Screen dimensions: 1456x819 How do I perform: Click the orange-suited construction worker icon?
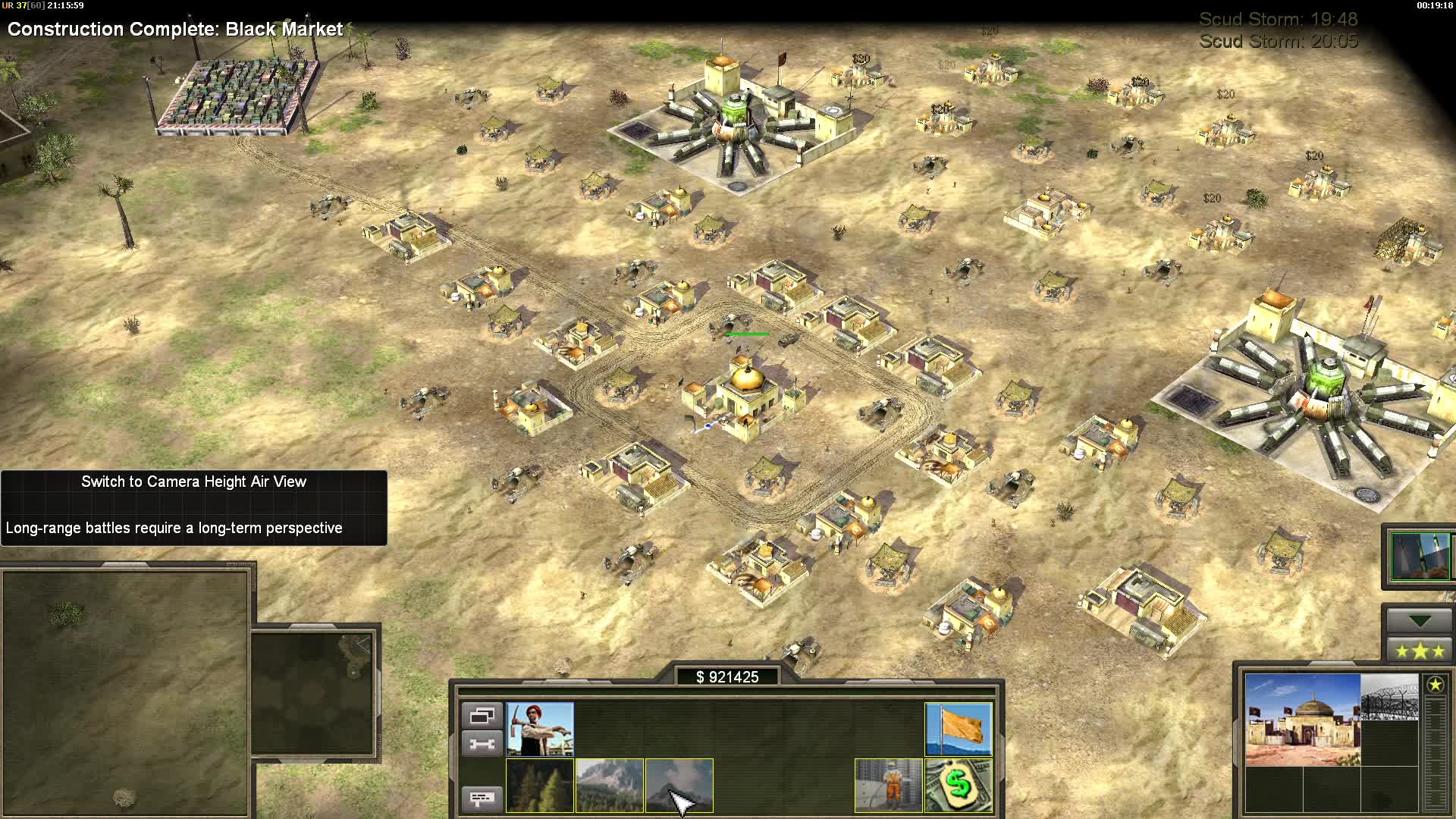tap(889, 786)
